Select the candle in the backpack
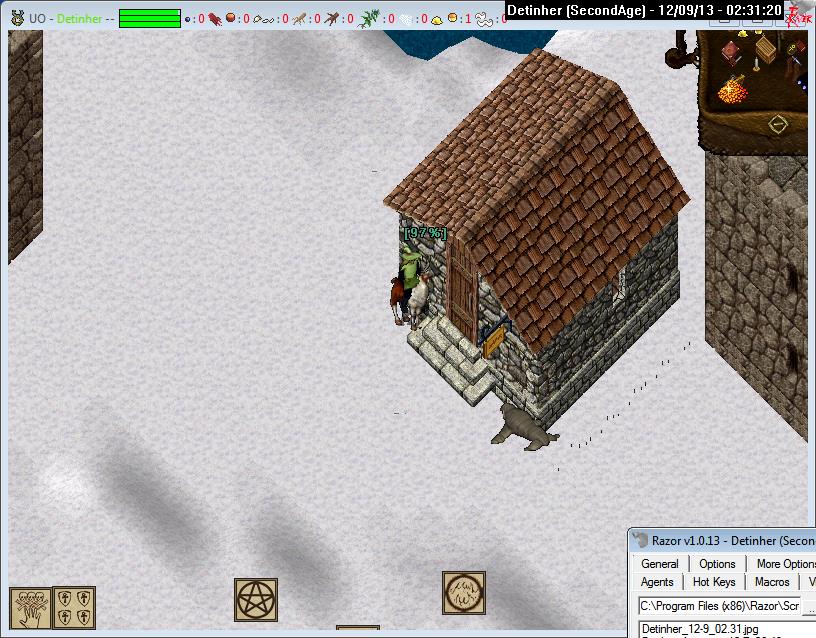This screenshot has height=638, width=816. coord(755,65)
